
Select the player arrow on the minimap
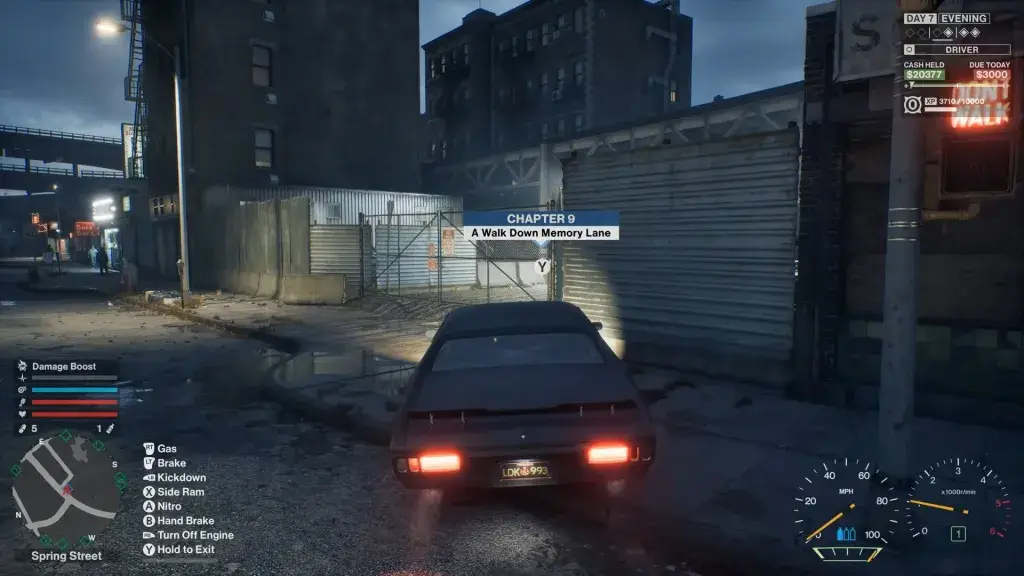(67, 491)
